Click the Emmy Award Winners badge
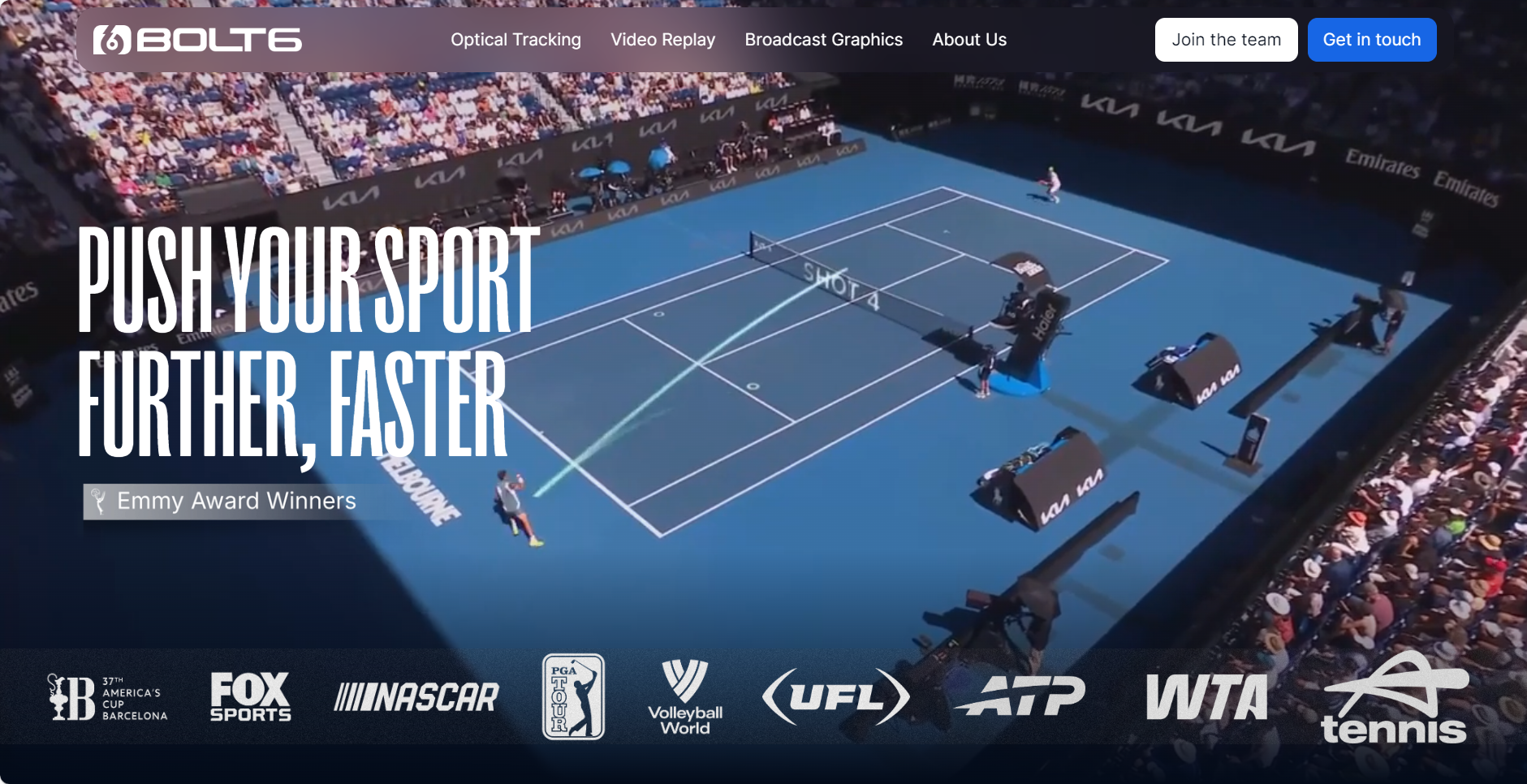The image size is (1527, 784). tap(223, 502)
